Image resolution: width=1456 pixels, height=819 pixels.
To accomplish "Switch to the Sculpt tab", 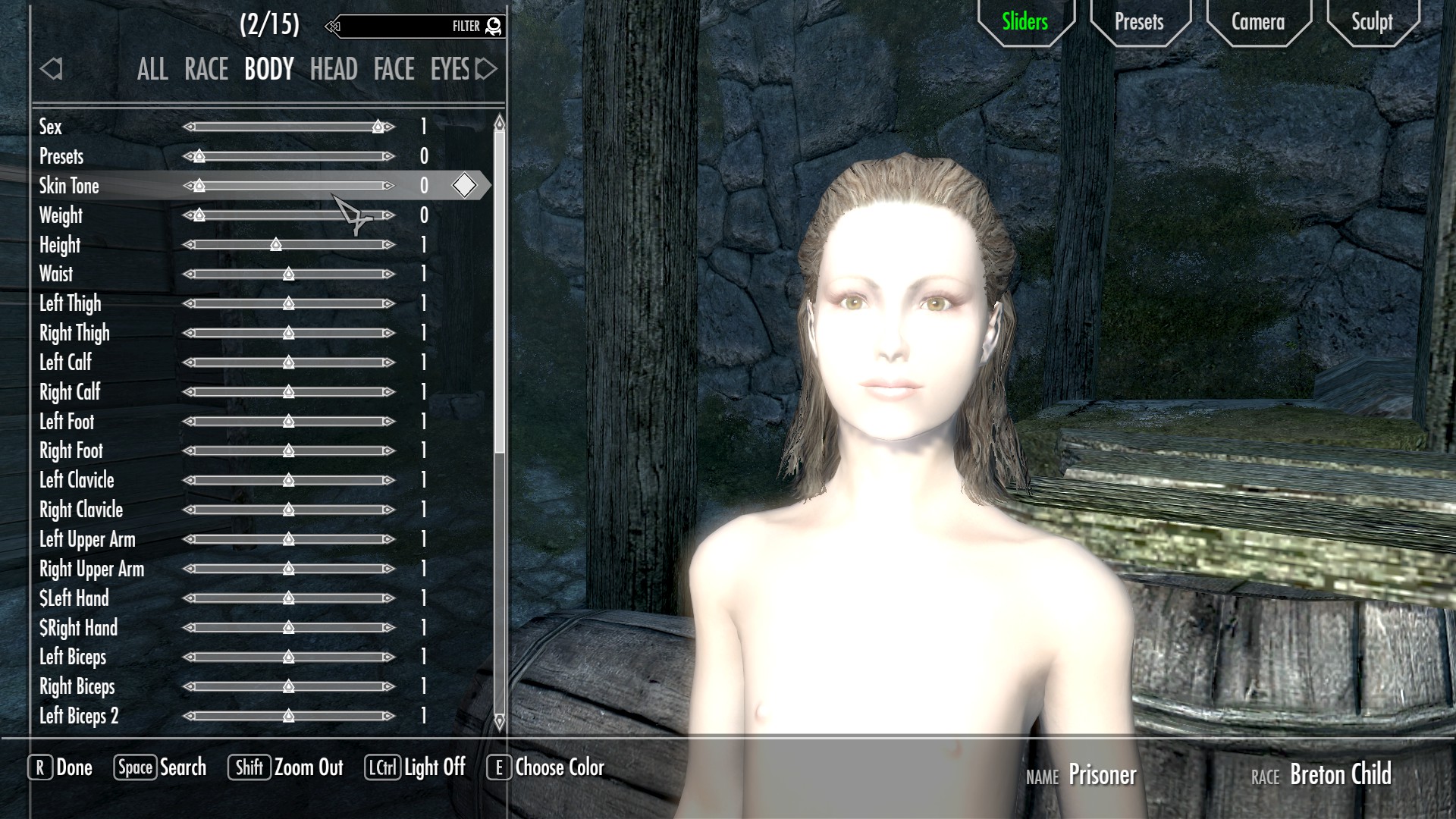I will (x=1372, y=22).
